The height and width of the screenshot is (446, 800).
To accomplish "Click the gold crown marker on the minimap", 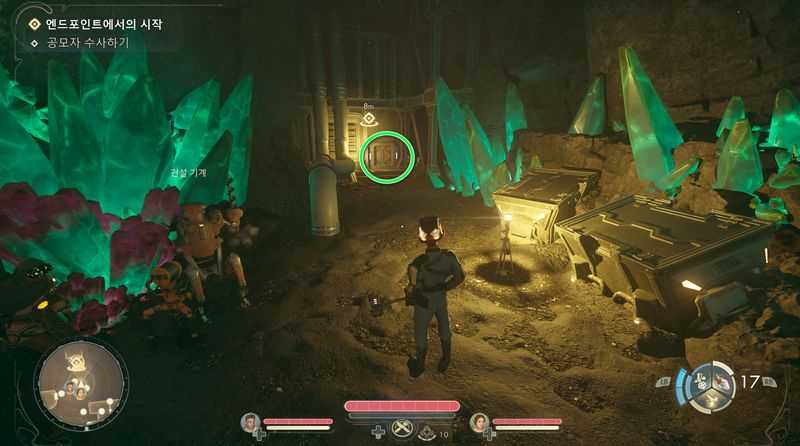I will coord(74,360).
